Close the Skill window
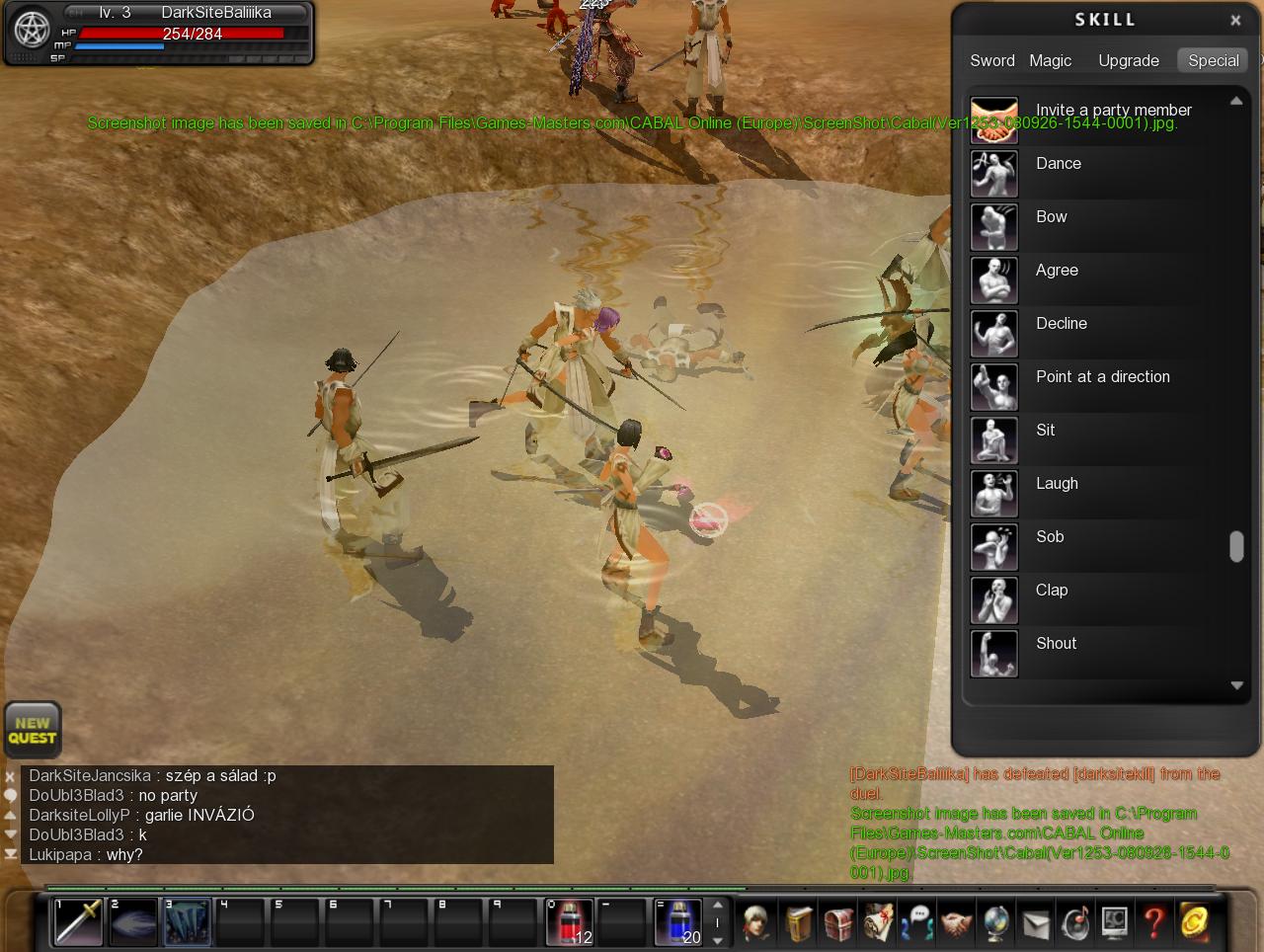 pyautogui.click(x=1235, y=20)
